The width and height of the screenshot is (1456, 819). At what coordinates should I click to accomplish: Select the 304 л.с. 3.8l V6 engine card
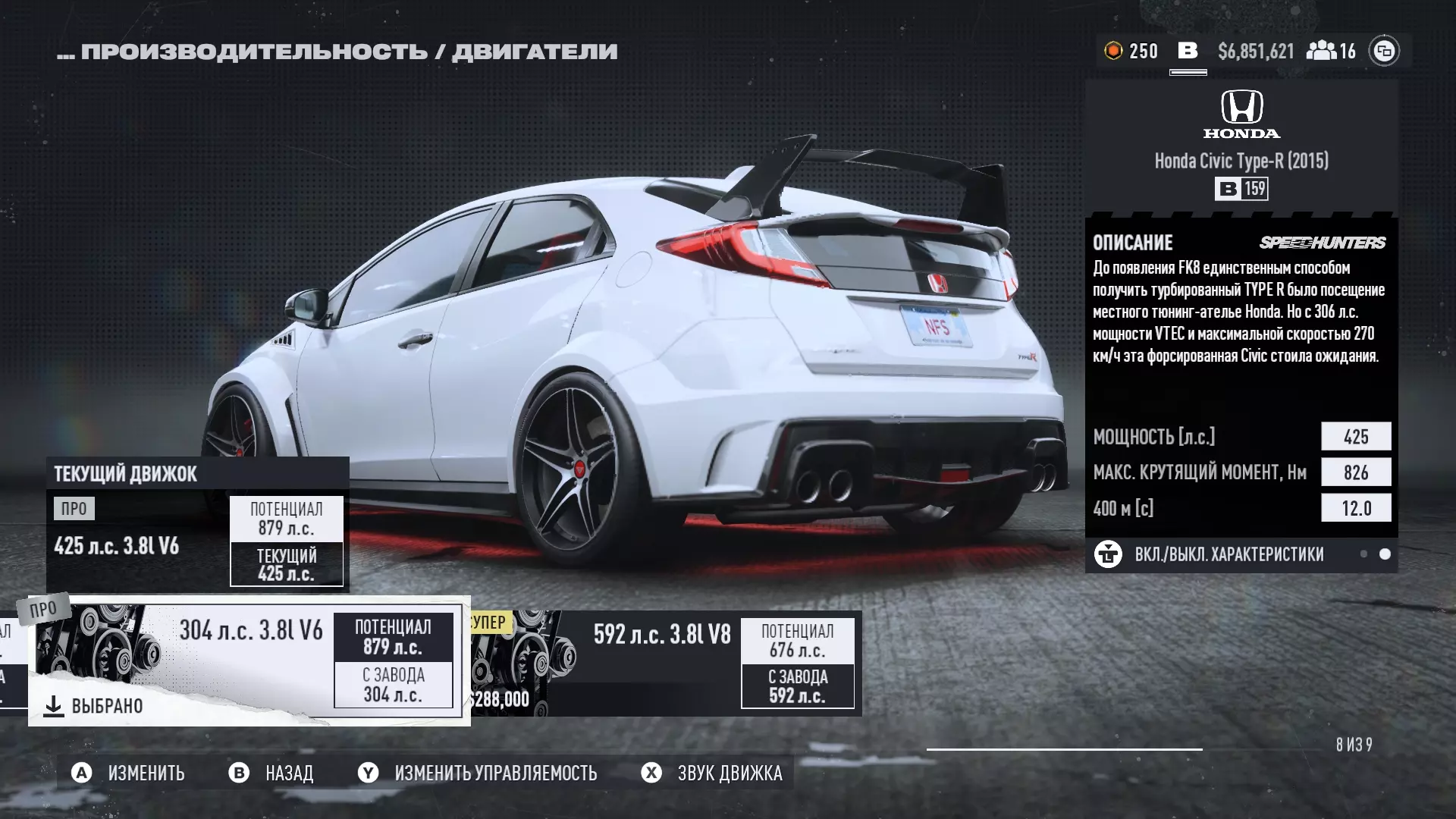point(249,660)
